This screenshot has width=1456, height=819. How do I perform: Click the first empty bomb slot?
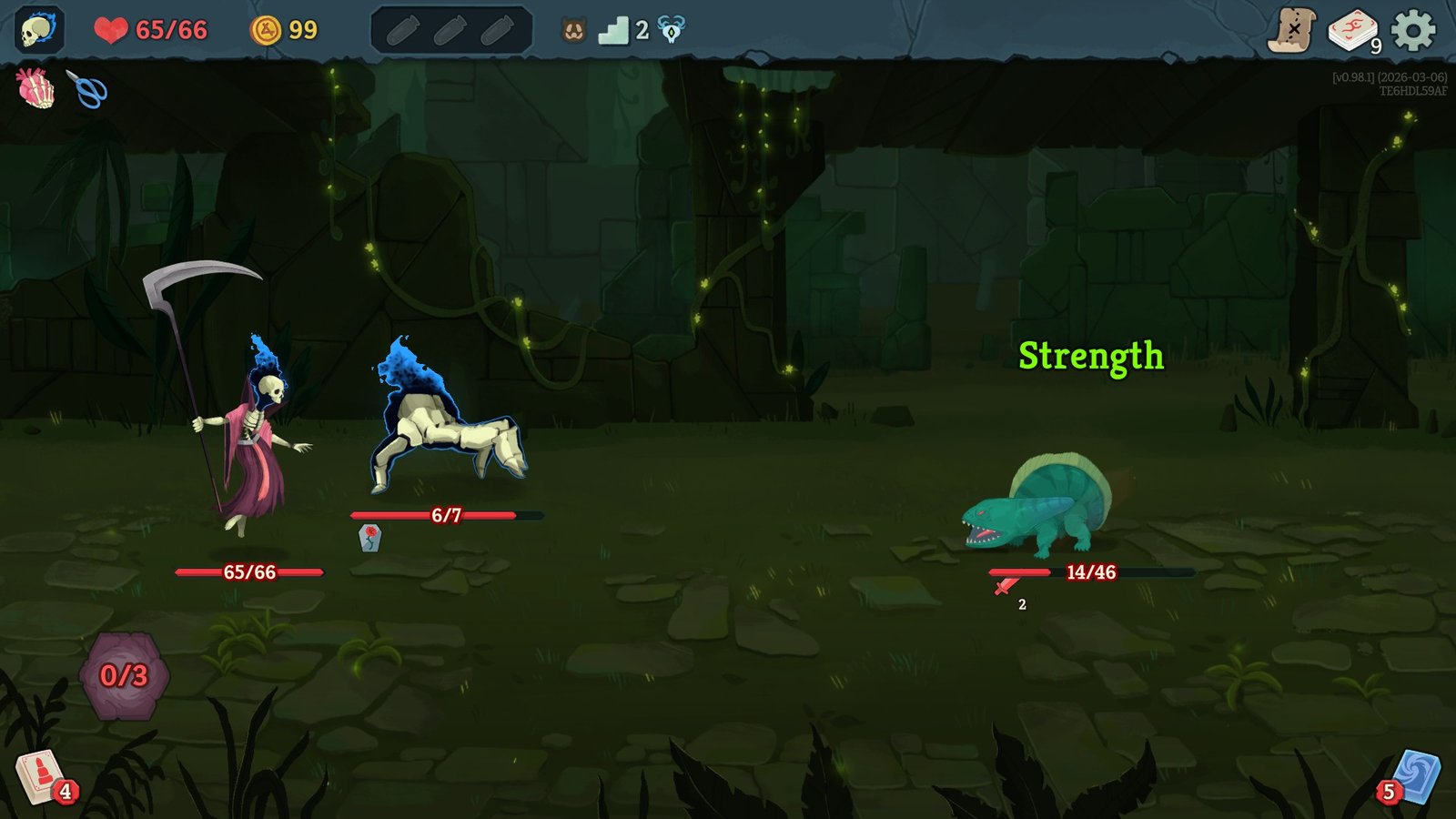tap(403, 29)
